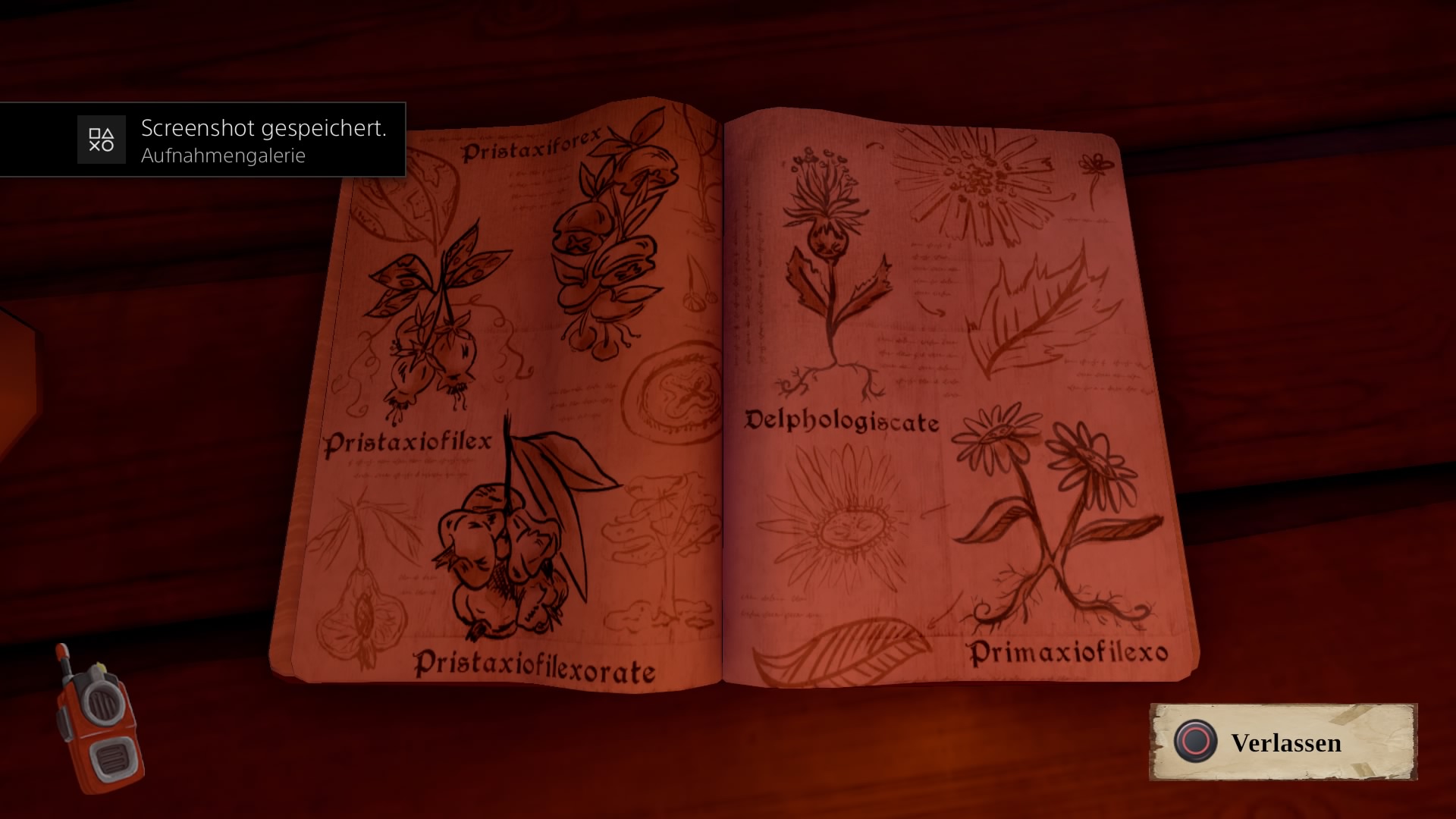Screen dimensions: 1456x819
Task: Click the Verlassen exit button
Action: 1283,742
